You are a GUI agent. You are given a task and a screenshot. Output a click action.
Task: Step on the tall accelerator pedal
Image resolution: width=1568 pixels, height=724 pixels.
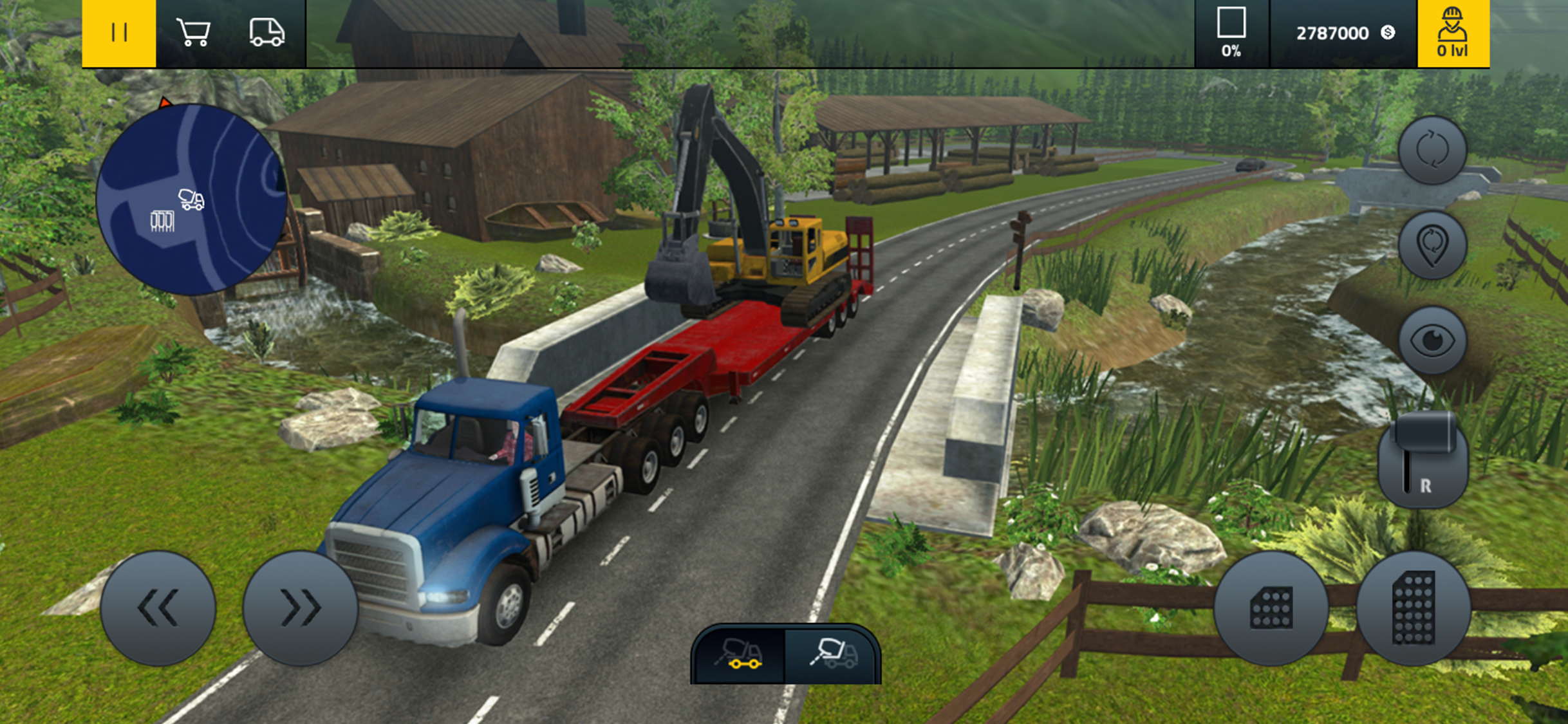click(x=1414, y=608)
